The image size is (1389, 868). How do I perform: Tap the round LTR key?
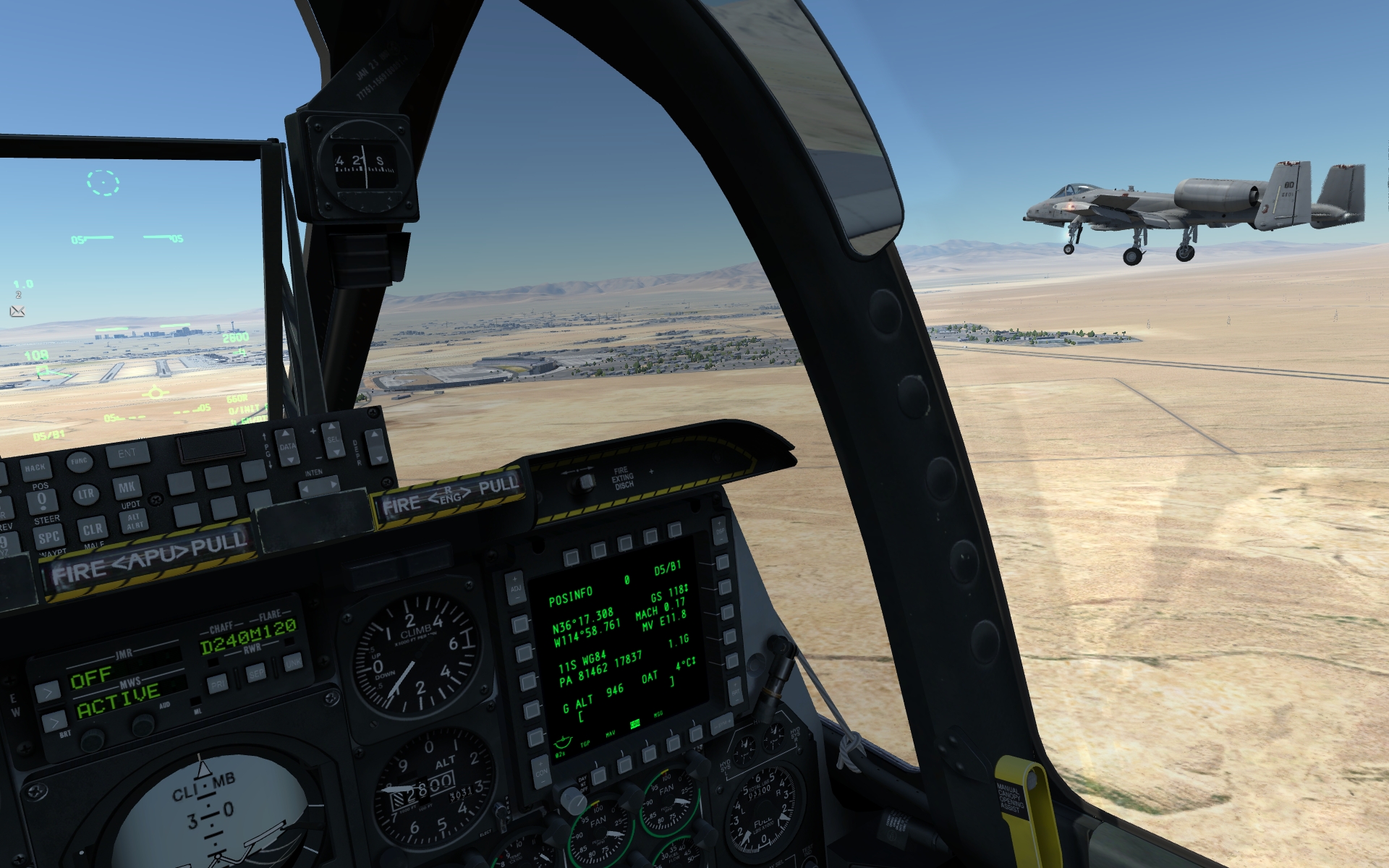click(85, 495)
